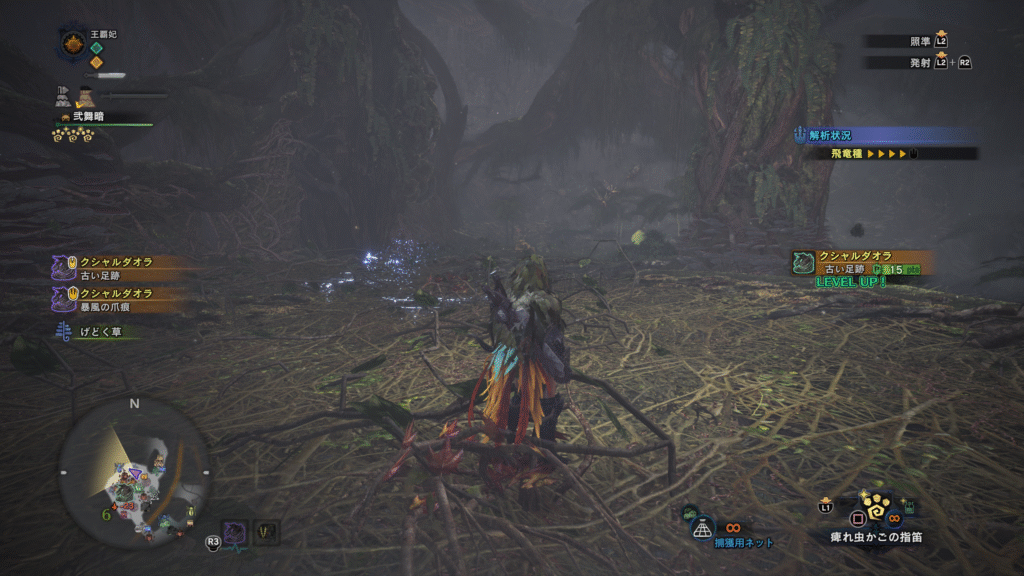Click the 捕獲用ネット slinger ammo icon
This screenshot has height=576, width=1024.
tap(704, 526)
